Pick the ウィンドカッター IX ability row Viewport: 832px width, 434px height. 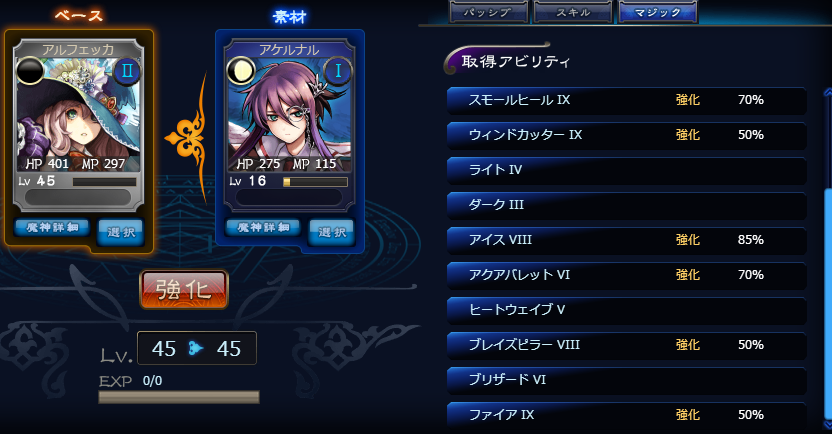(626, 135)
